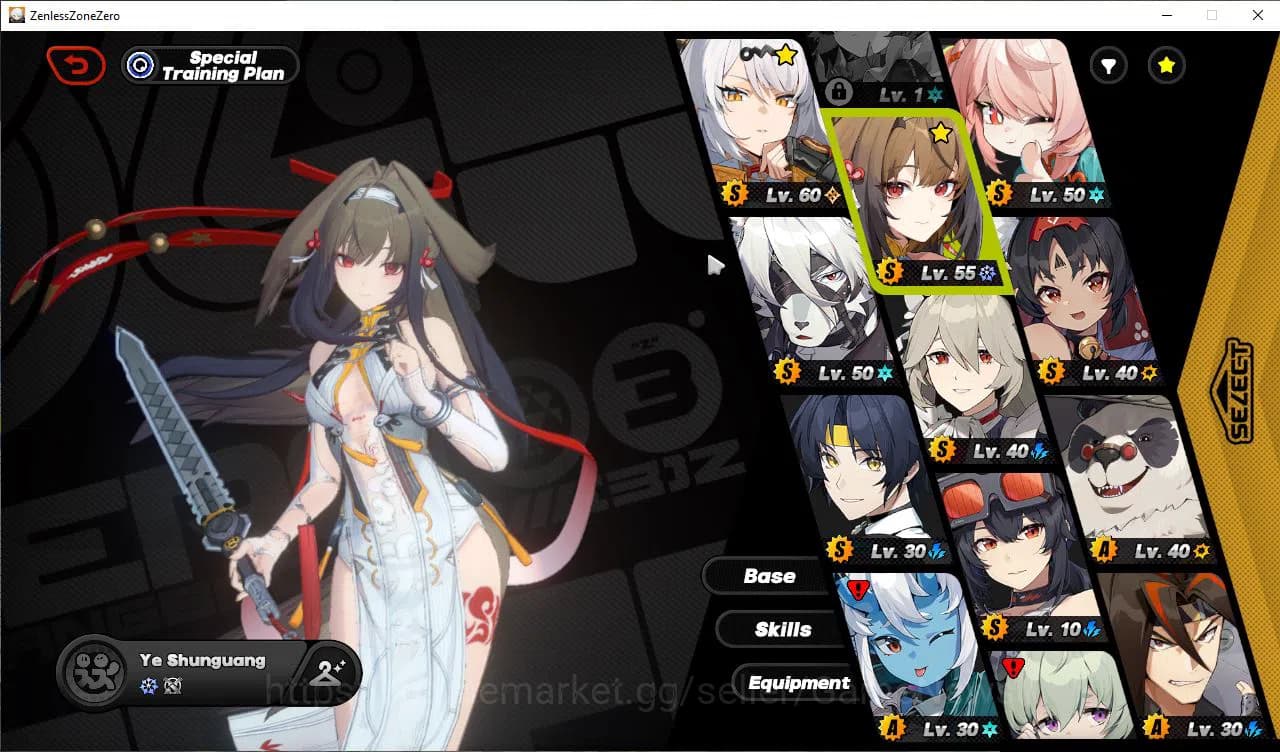Click the physical attribute icon under Ye Shunguang's name

pos(173,683)
